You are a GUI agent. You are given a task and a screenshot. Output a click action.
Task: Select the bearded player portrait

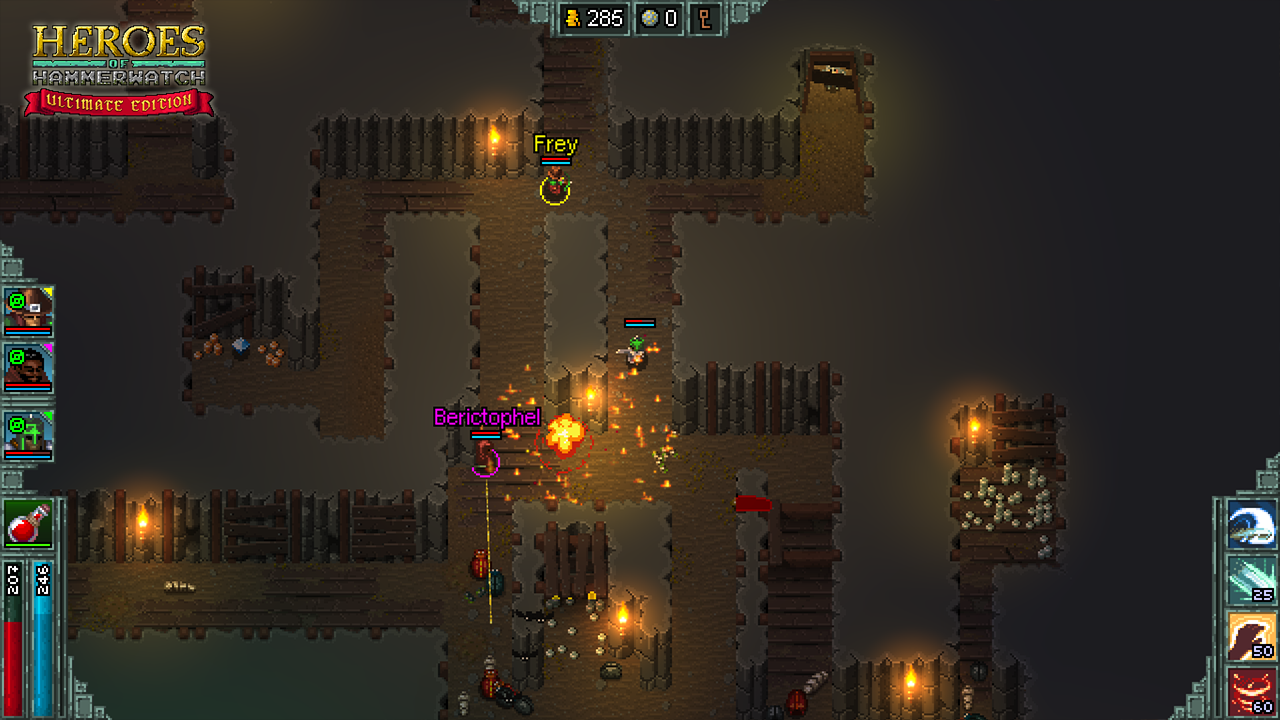pyautogui.click(x=28, y=367)
